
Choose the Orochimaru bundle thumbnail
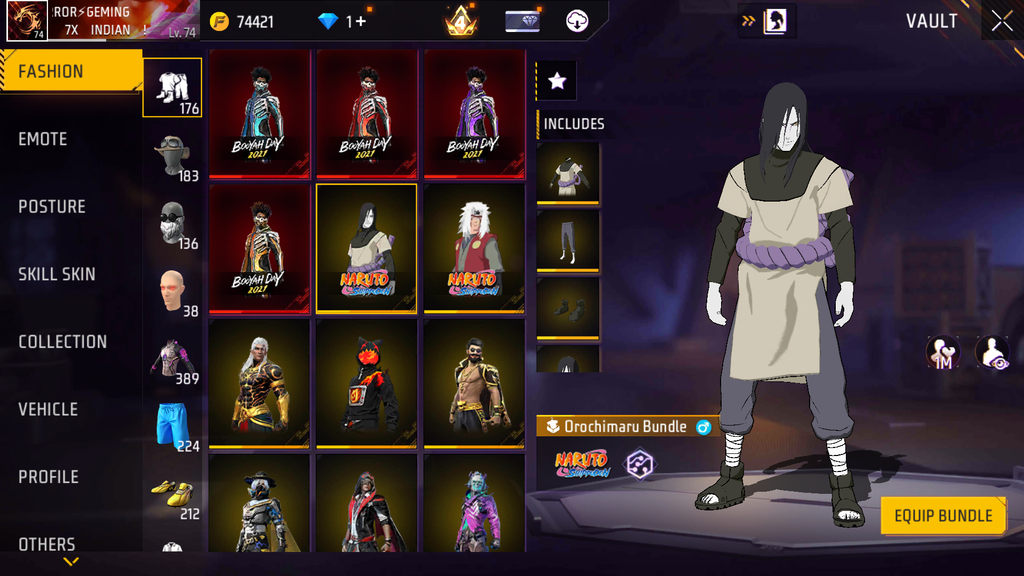point(367,249)
